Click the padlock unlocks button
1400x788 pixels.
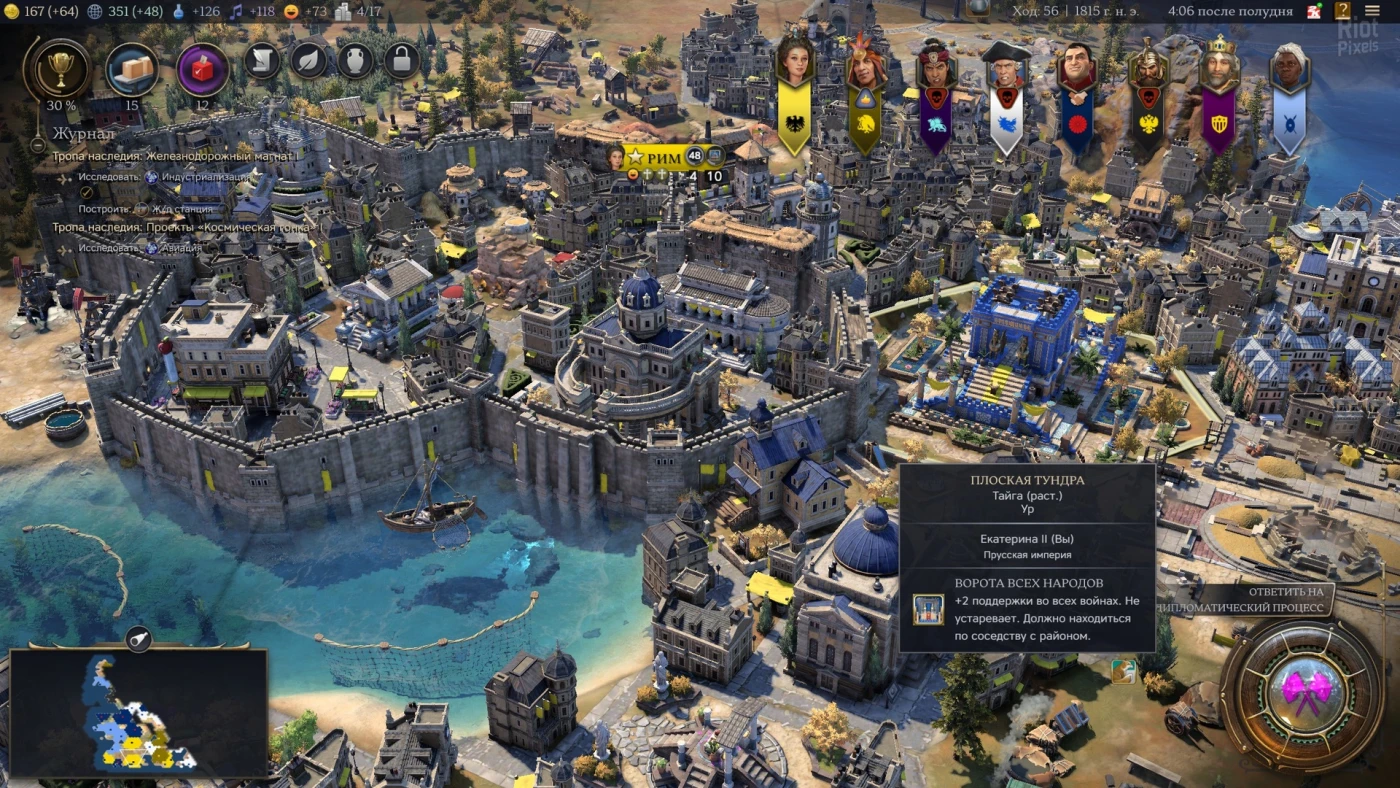click(401, 61)
